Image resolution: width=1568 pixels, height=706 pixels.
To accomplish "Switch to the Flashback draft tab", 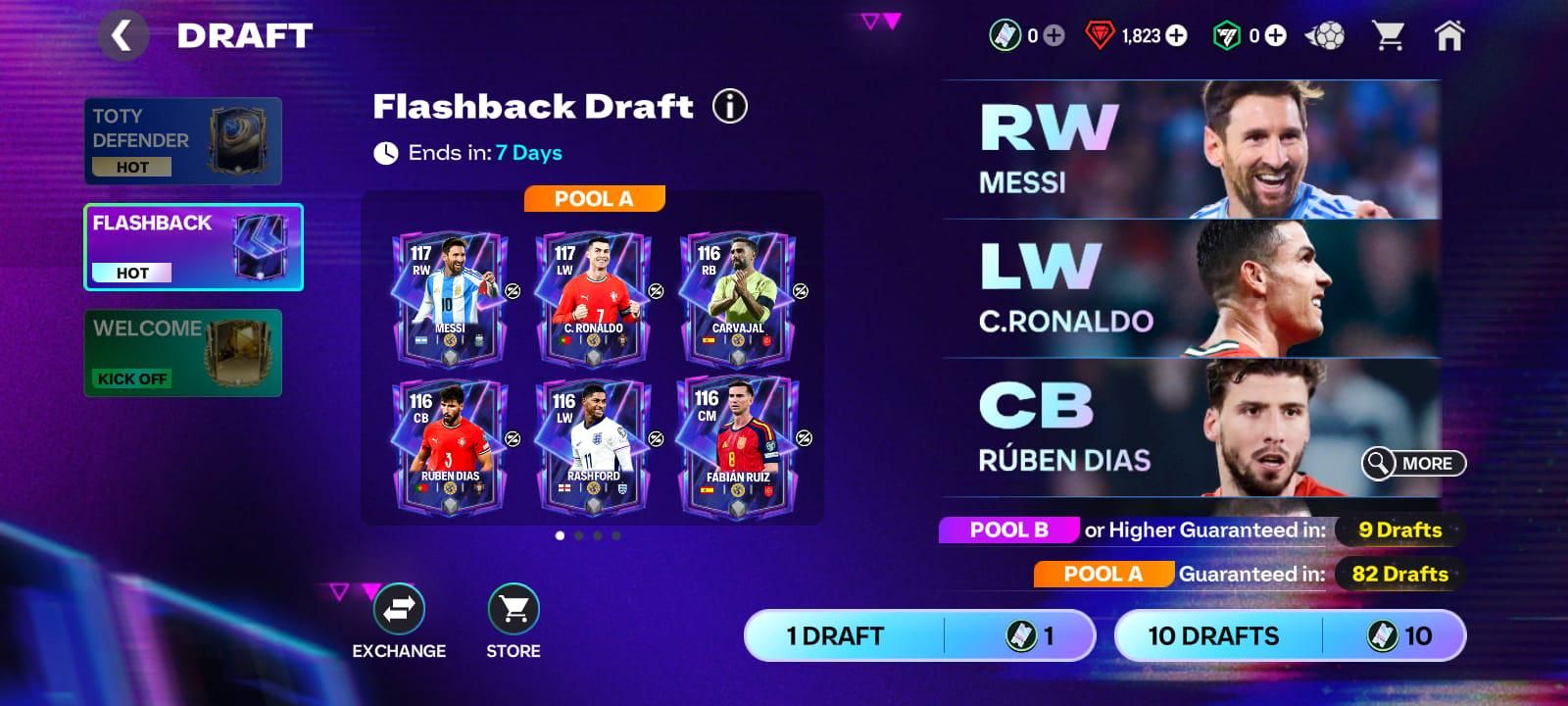I will pyautogui.click(x=193, y=247).
